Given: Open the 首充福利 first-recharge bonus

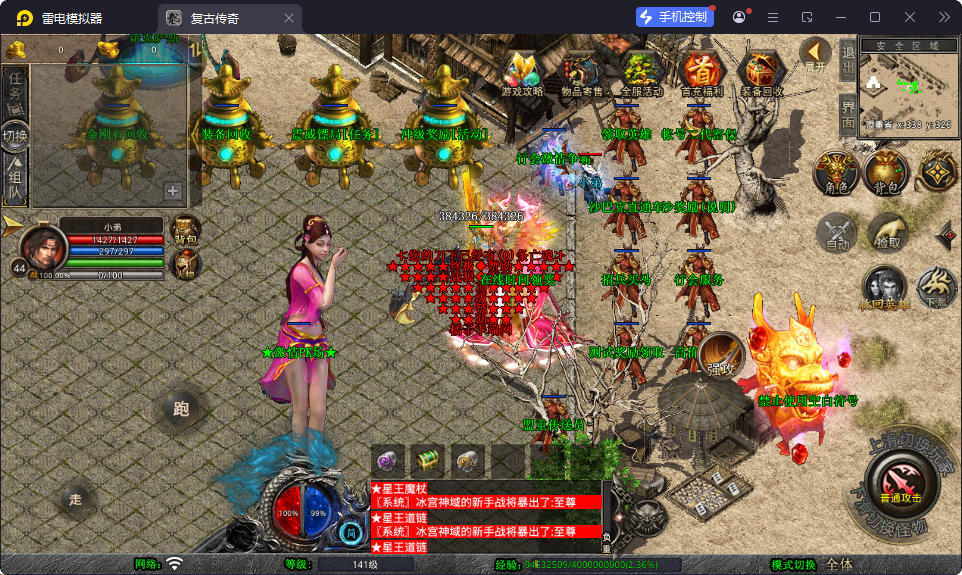Looking at the screenshot, I should [701, 72].
